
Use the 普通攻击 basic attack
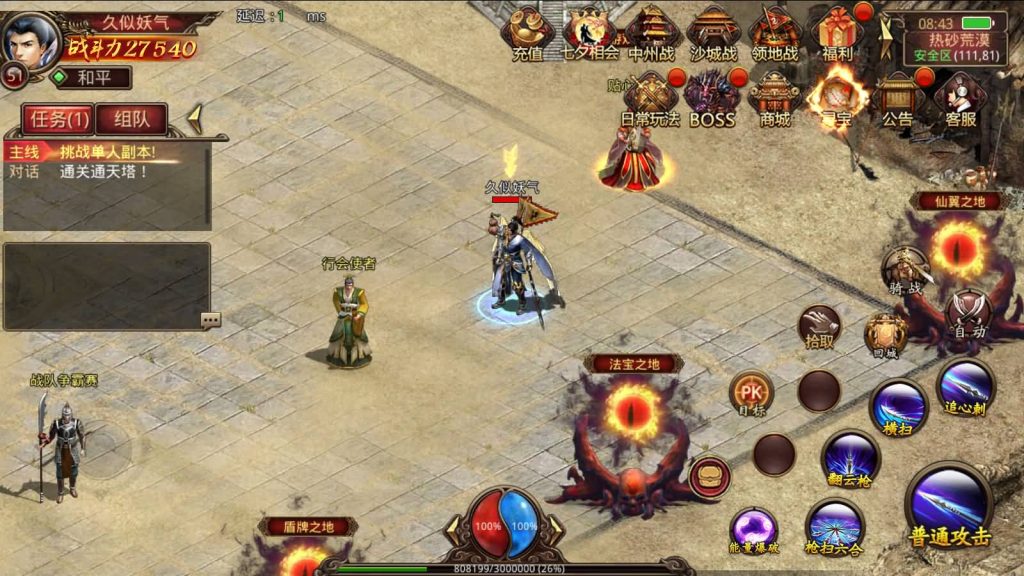click(x=949, y=504)
